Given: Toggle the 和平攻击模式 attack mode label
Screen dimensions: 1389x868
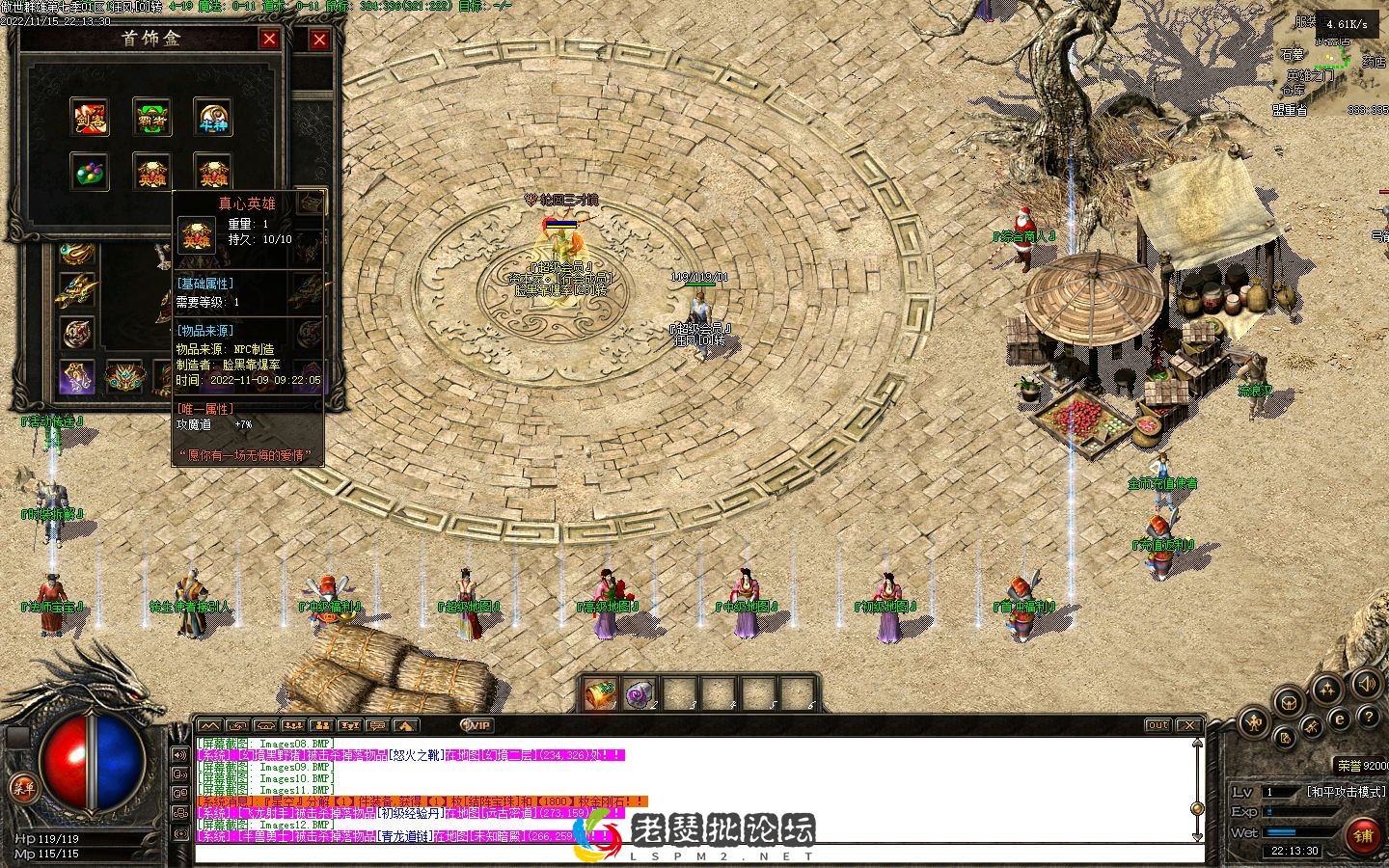Looking at the screenshot, I should pyautogui.click(x=1345, y=792).
